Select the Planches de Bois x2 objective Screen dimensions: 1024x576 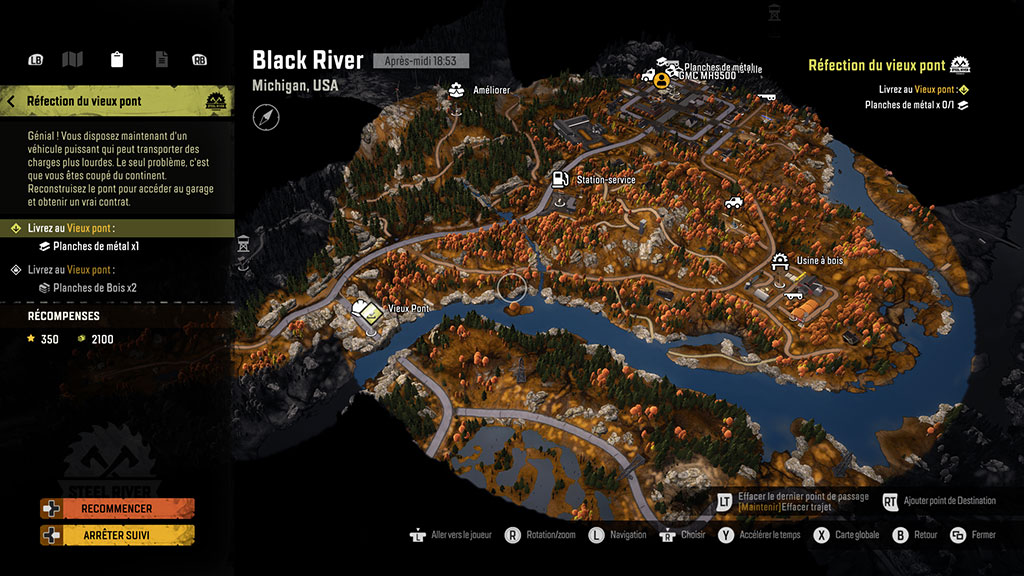tap(95, 287)
